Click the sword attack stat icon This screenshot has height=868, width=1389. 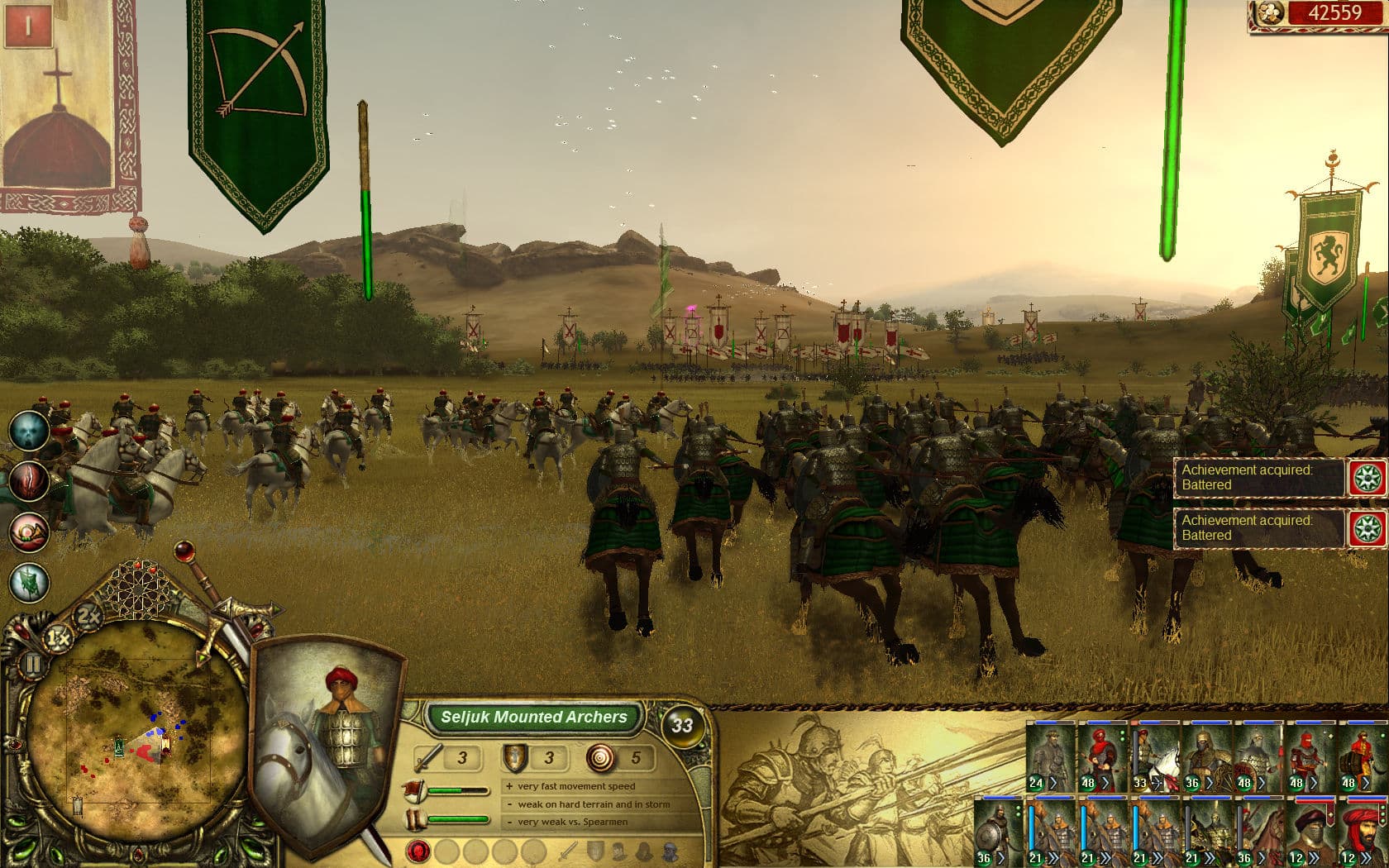coord(427,756)
